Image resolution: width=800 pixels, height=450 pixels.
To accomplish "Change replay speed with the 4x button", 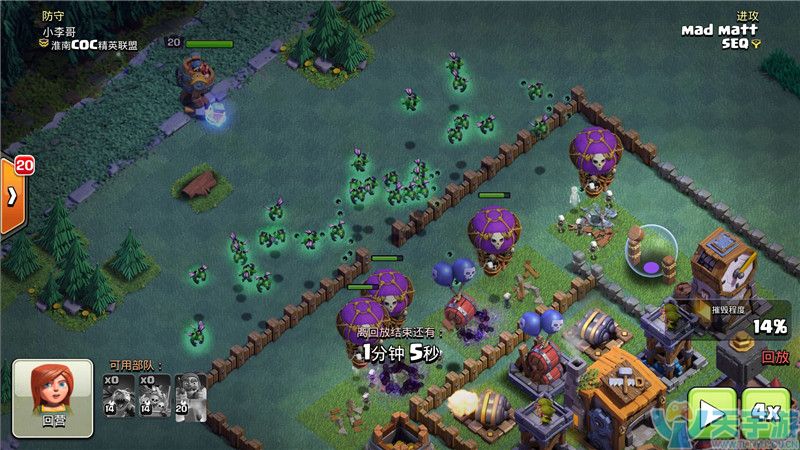I will click(766, 412).
